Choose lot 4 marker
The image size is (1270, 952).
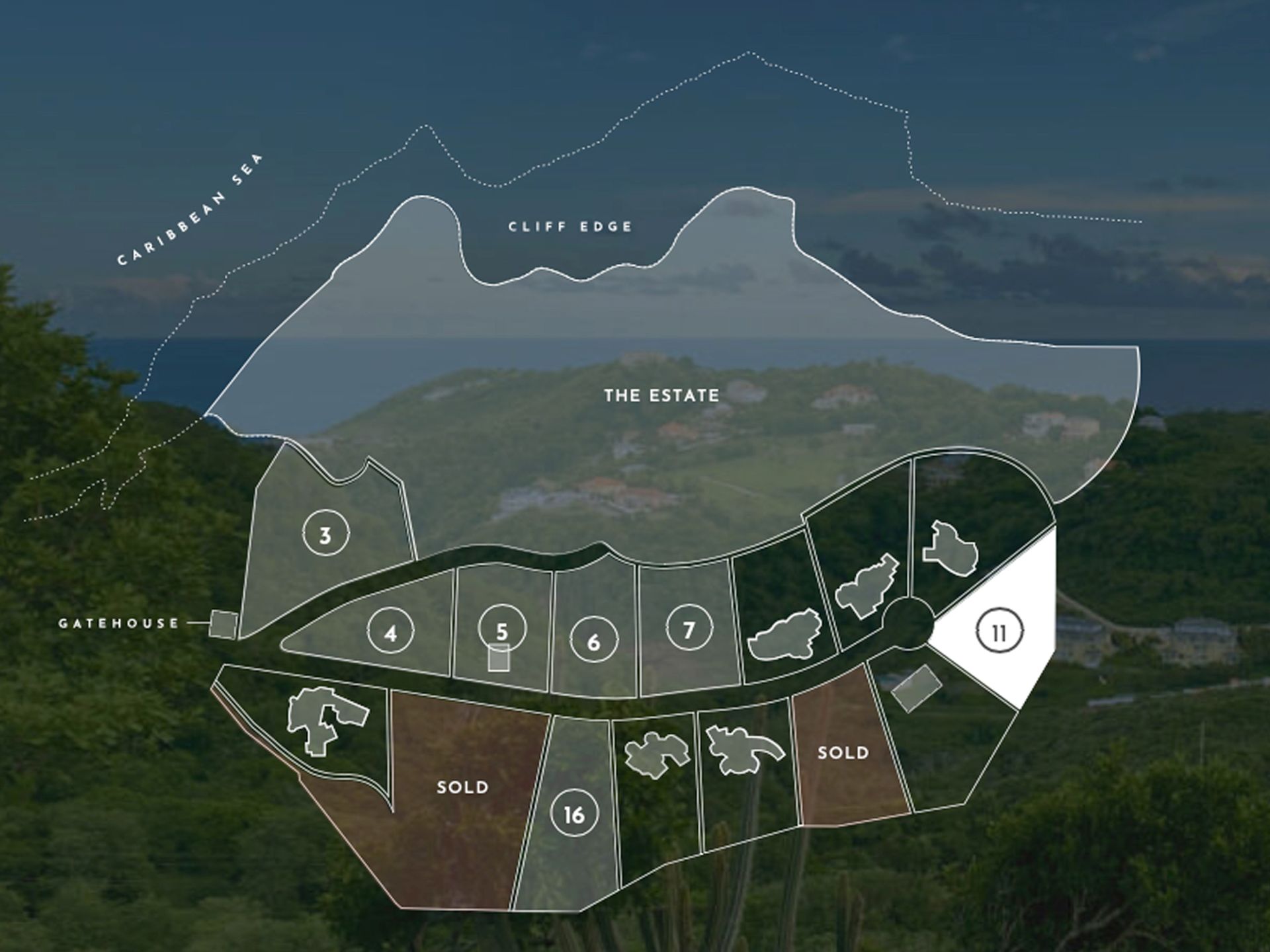tap(390, 633)
